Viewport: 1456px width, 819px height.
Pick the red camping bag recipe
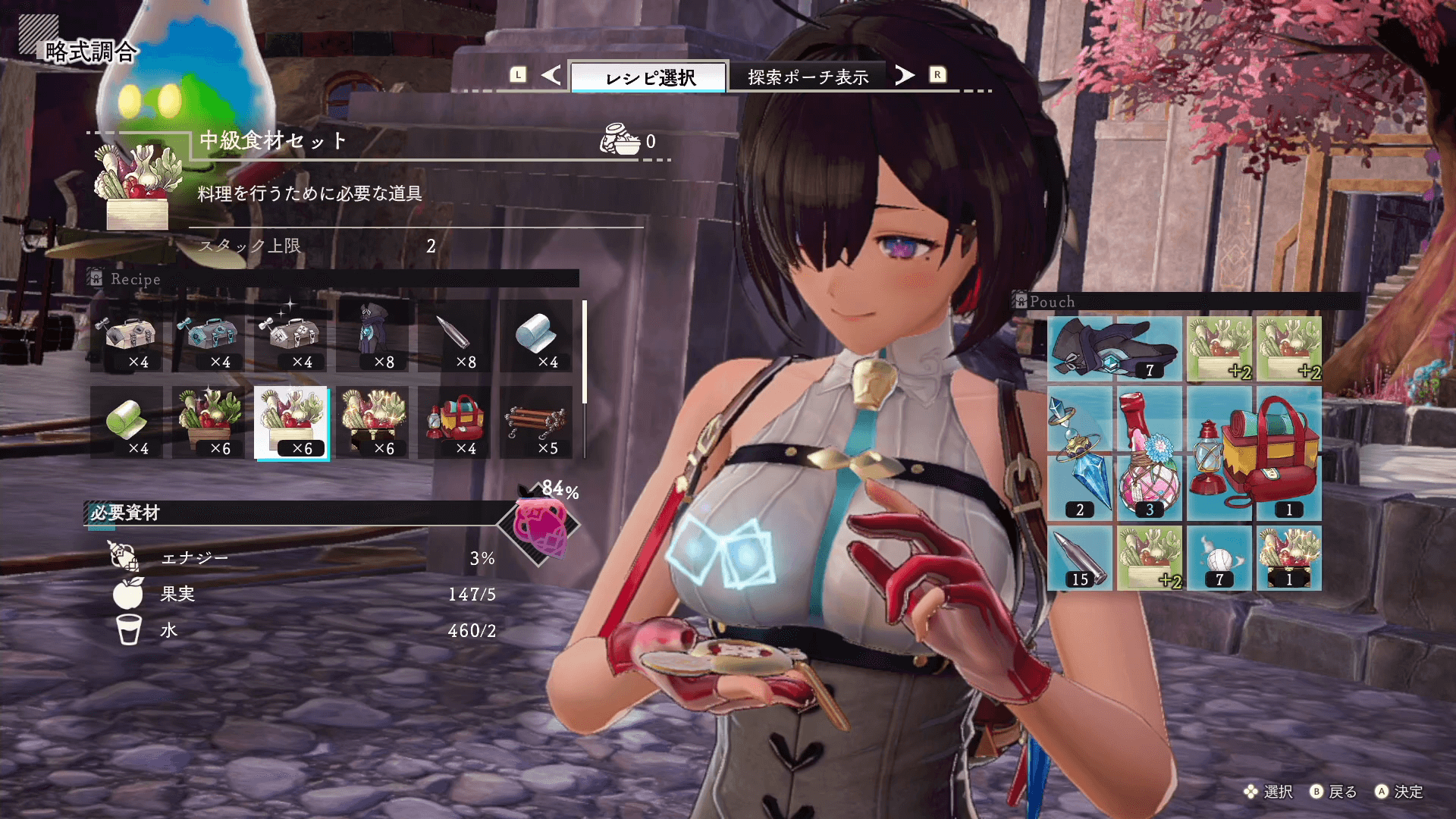click(x=454, y=422)
